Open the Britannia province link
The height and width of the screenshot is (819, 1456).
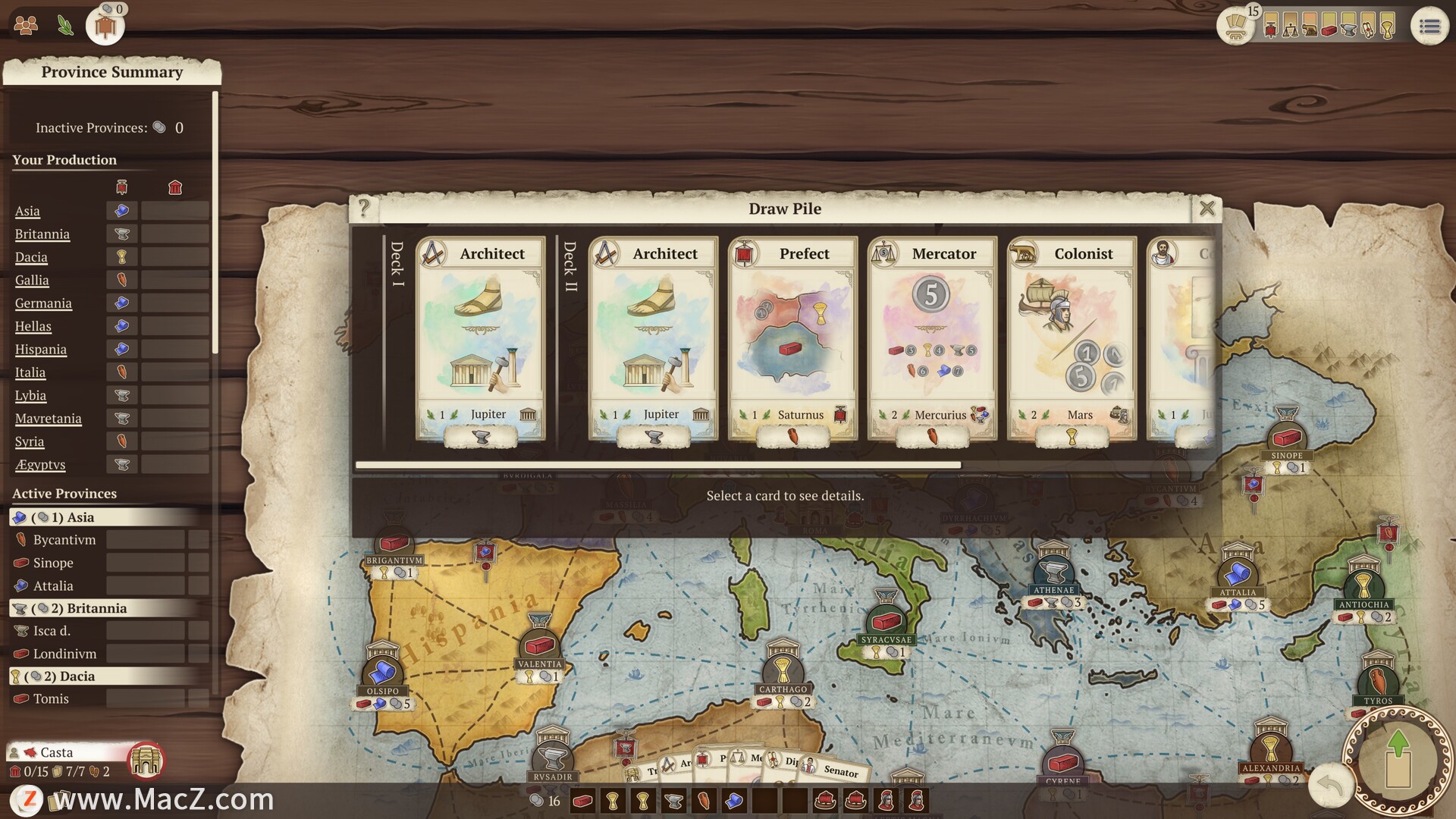[42, 234]
